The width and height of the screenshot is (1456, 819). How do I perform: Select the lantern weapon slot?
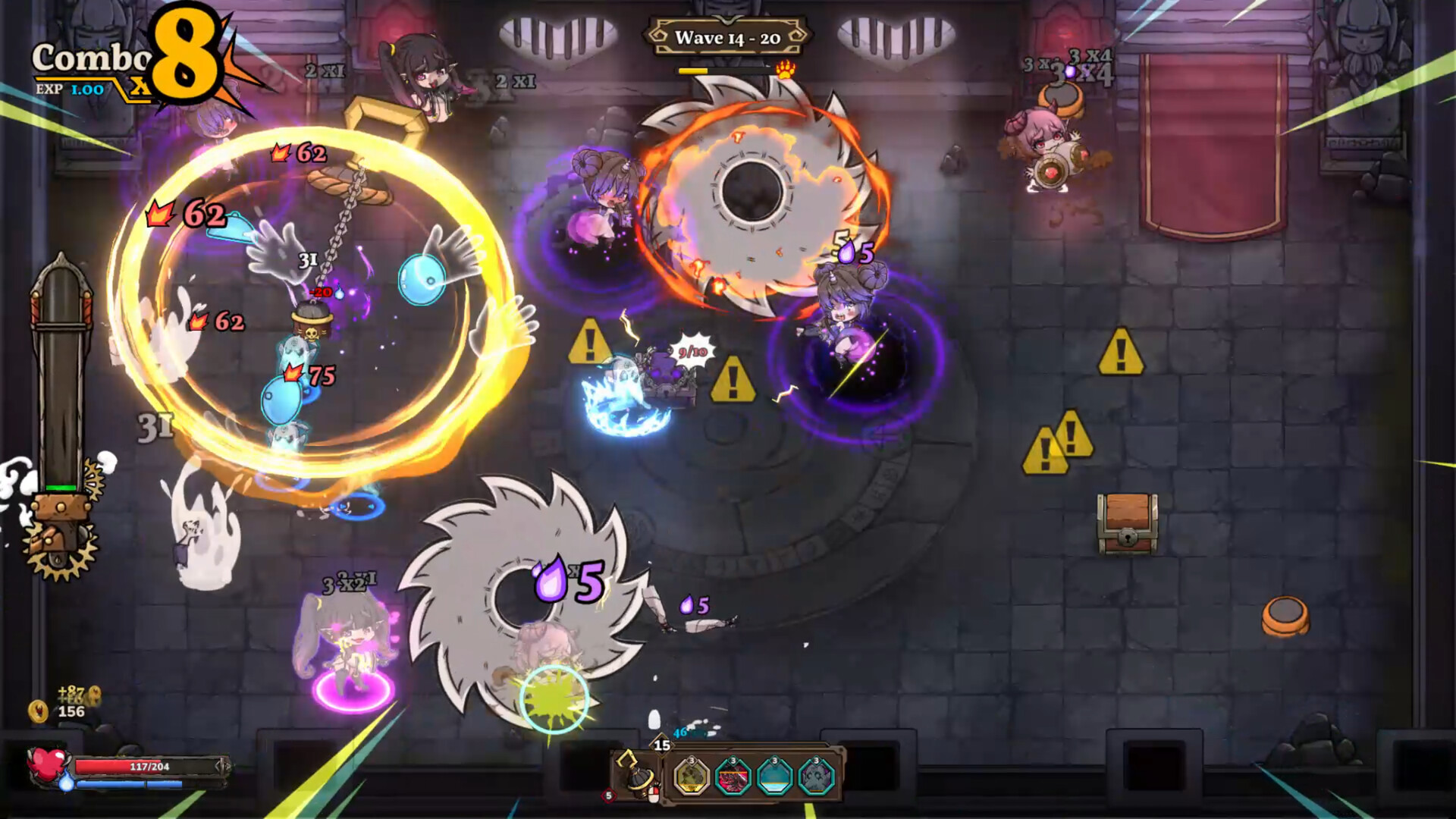coord(635,774)
